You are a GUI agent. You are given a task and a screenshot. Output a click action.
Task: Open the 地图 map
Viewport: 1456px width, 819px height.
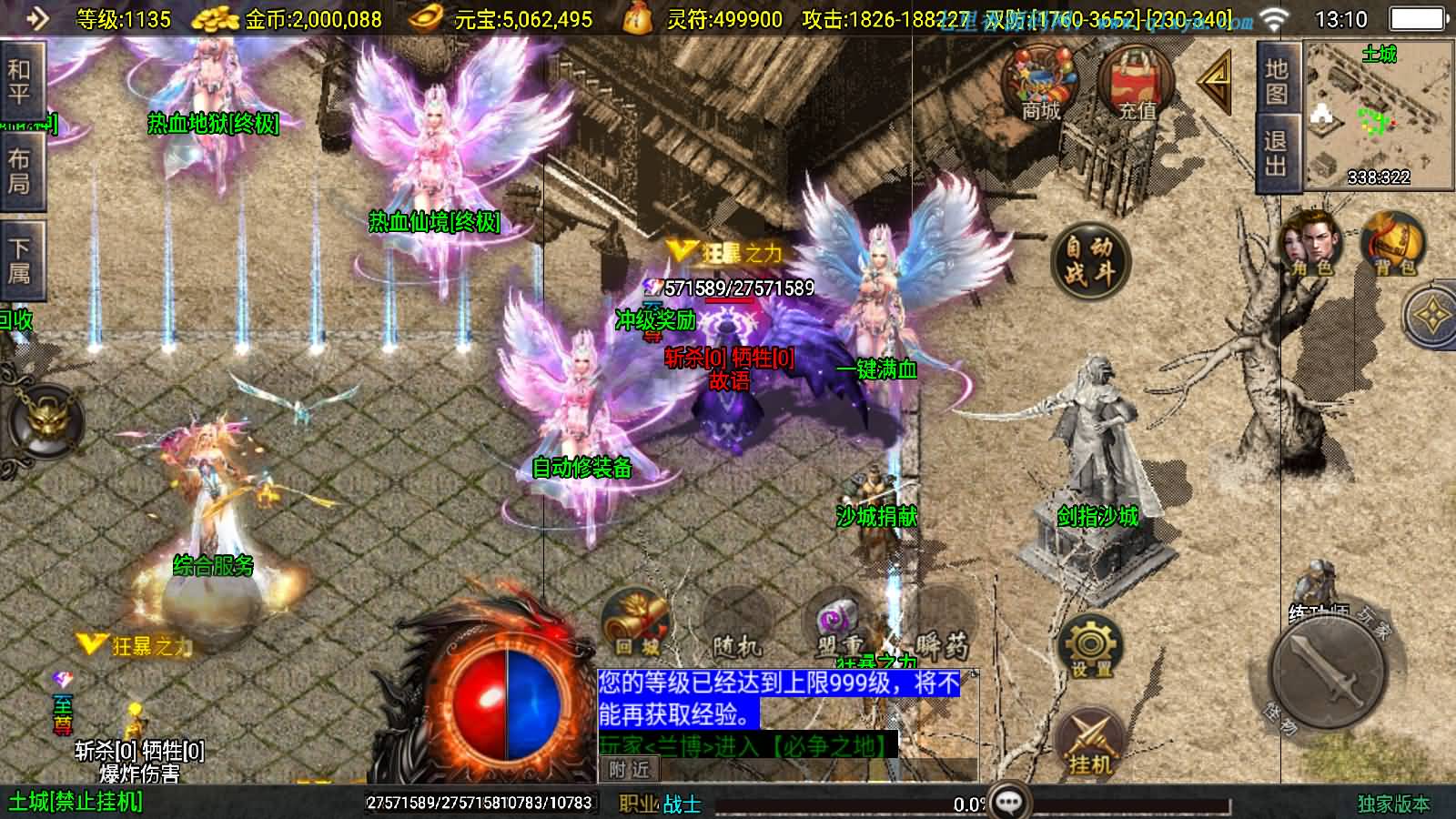[x=1277, y=80]
